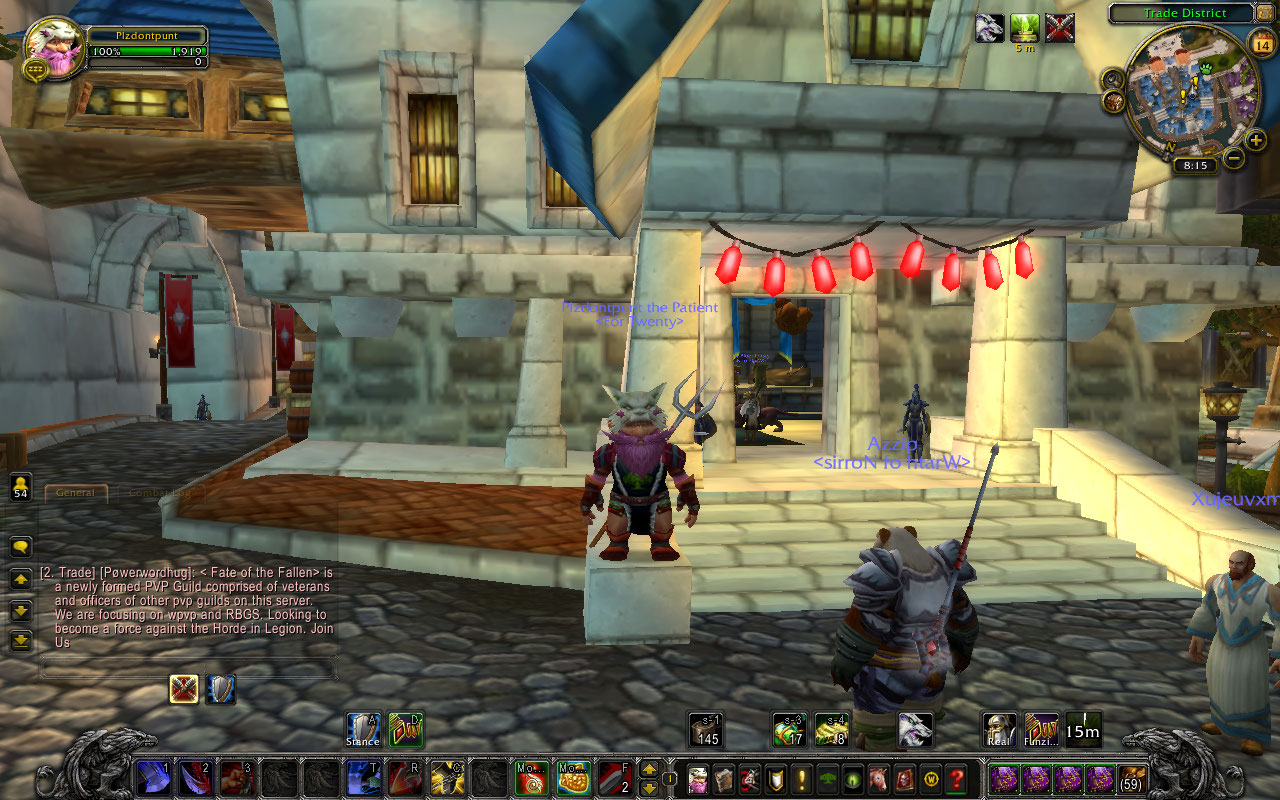Screen dimensions: 1280x800
Task: Open the chat speech-bubble menu button
Action: point(21,547)
